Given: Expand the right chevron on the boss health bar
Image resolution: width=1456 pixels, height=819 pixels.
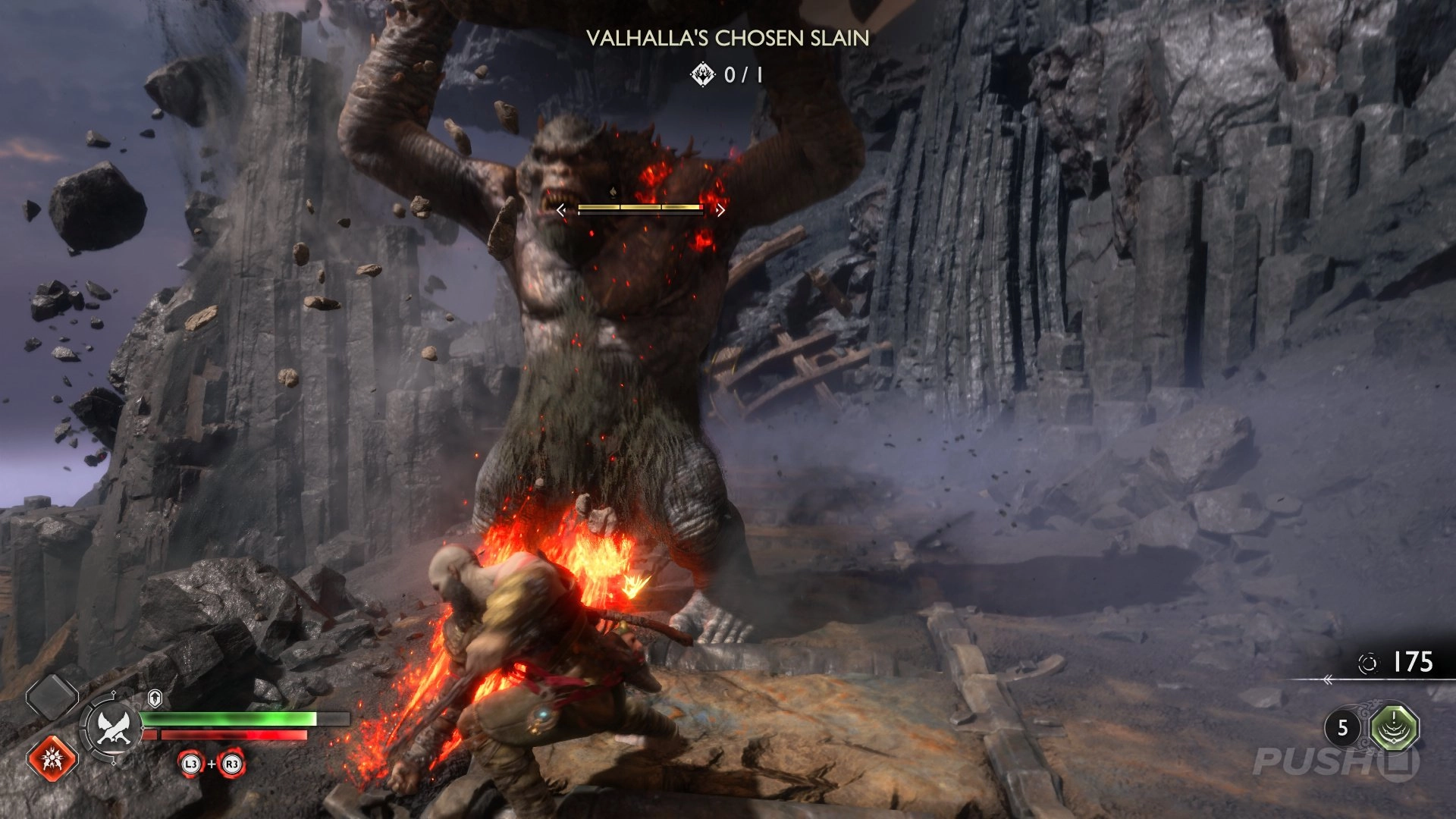Looking at the screenshot, I should click(x=720, y=209).
